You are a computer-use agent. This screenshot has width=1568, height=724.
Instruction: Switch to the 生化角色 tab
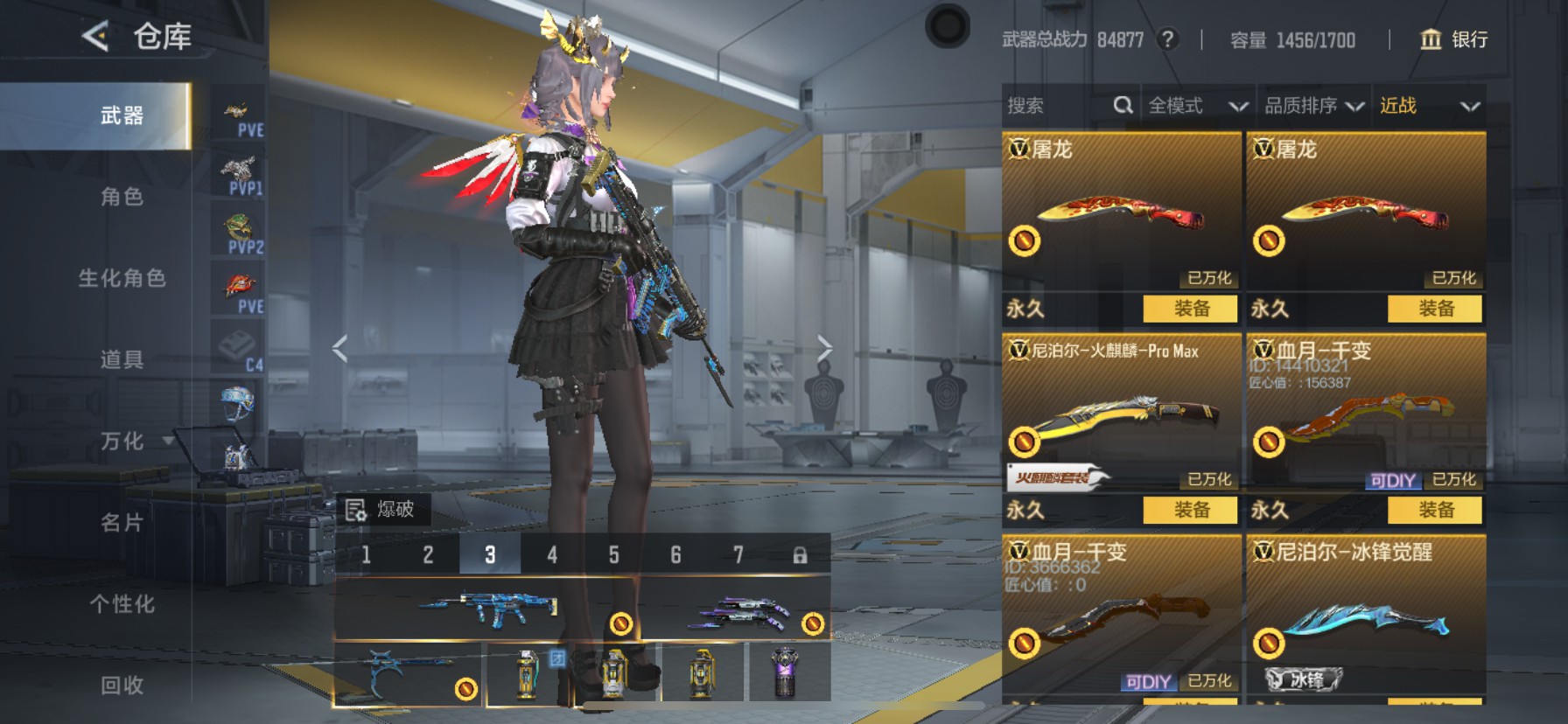coord(122,278)
